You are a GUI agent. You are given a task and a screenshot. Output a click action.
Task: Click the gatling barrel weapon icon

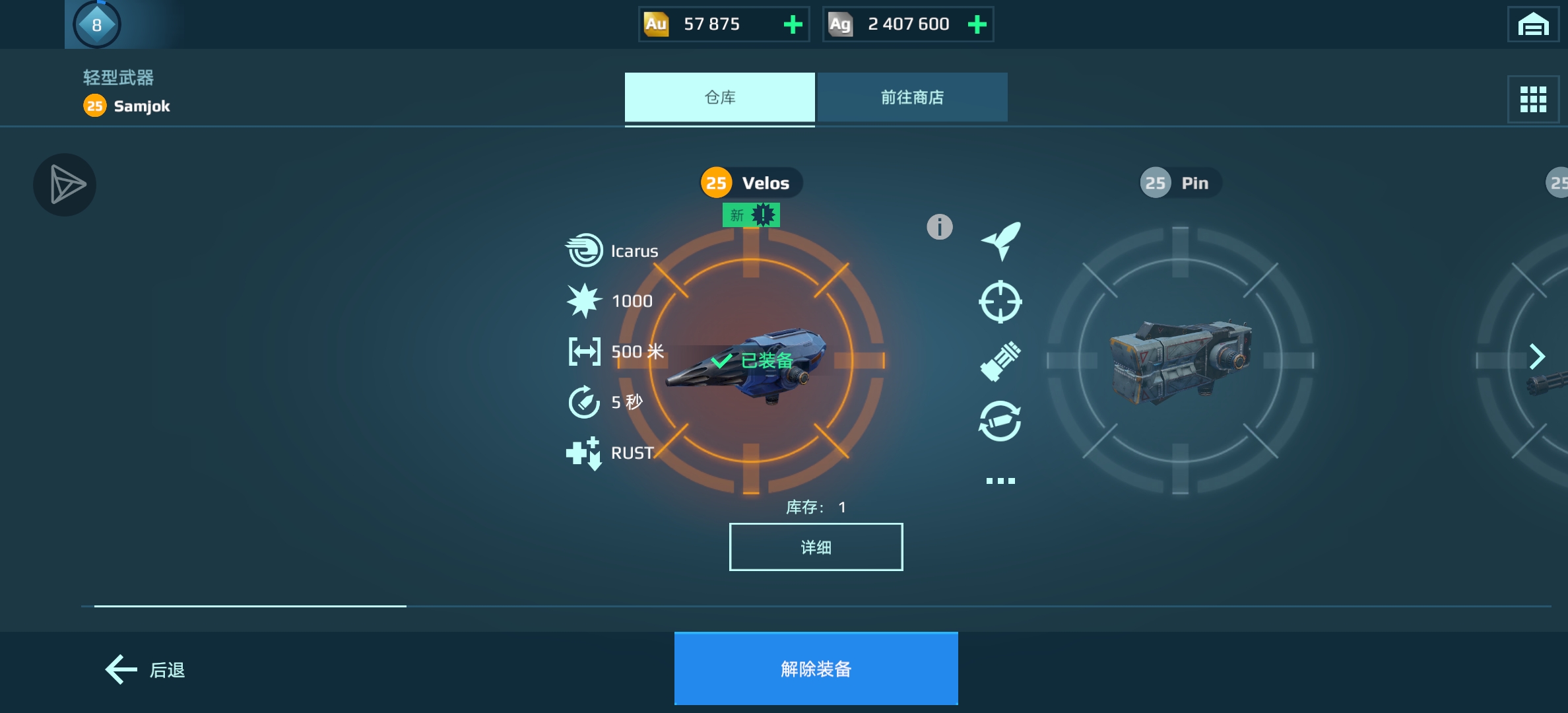1000,362
